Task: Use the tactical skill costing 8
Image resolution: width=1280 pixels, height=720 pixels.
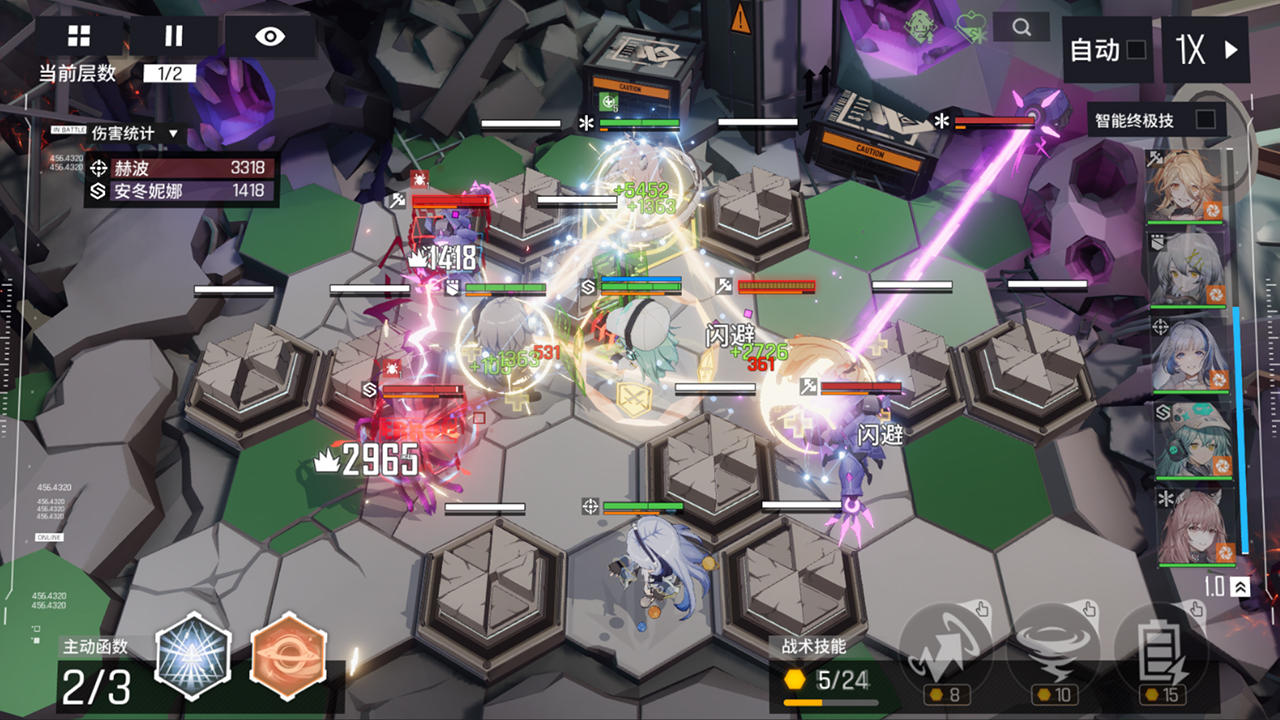Action: point(945,651)
